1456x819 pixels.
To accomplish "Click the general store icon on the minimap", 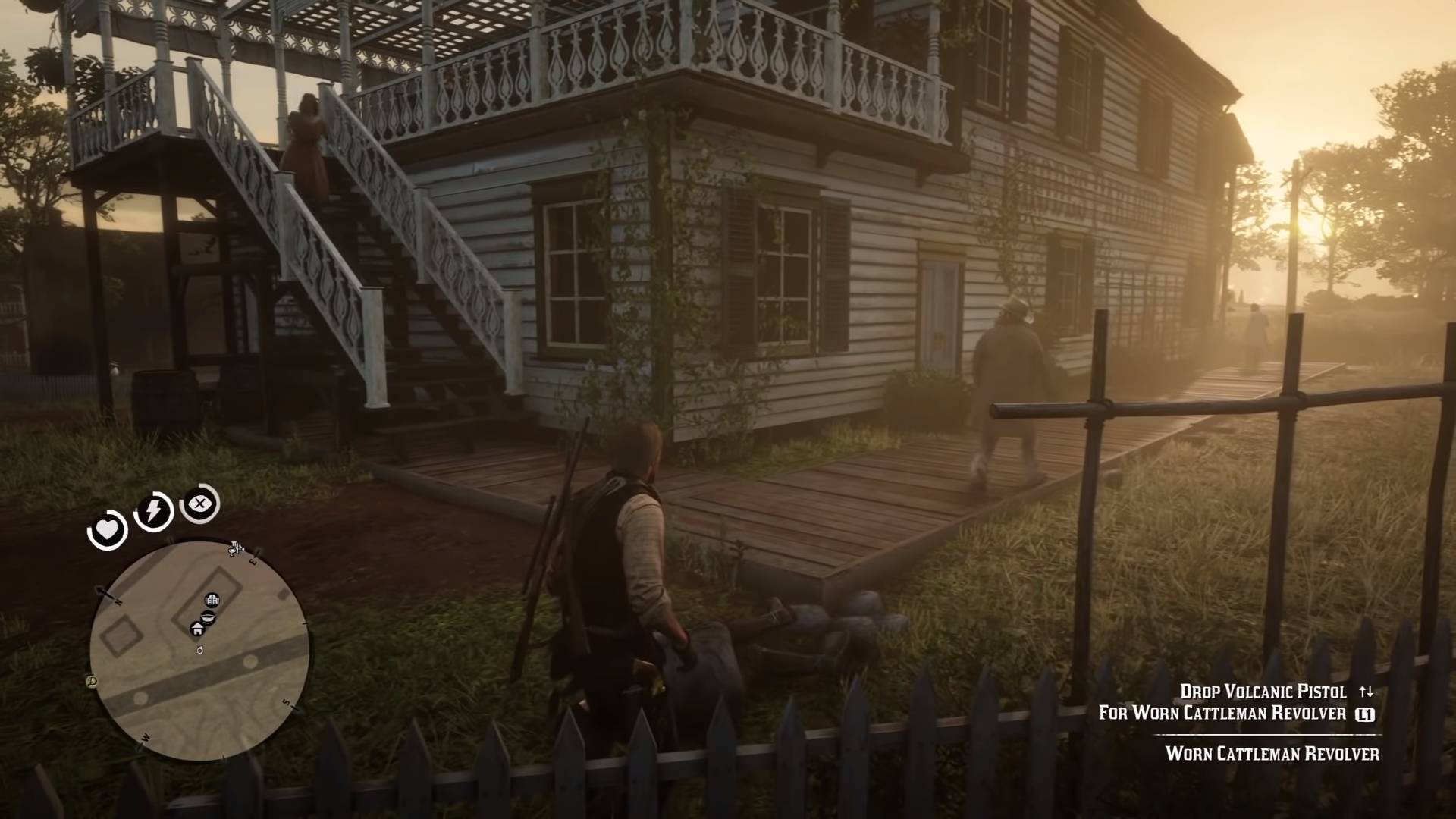I will [x=212, y=600].
